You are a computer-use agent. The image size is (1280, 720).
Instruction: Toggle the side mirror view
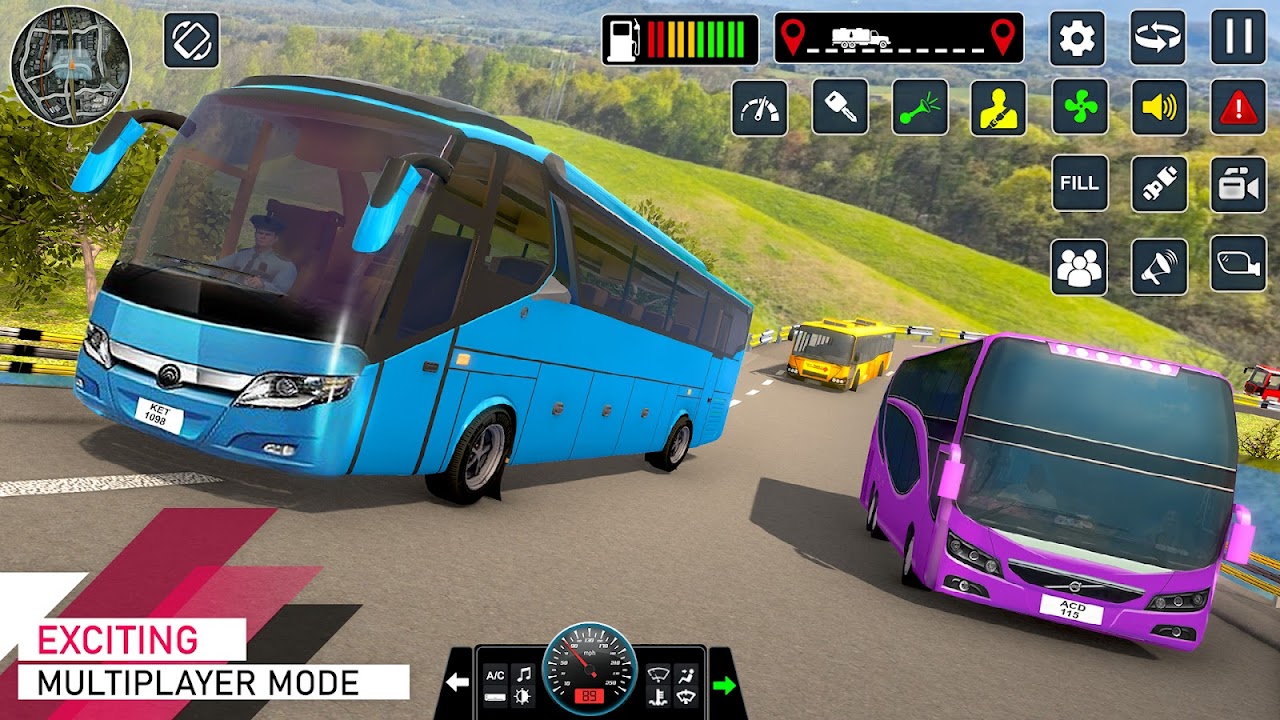[1238, 265]
